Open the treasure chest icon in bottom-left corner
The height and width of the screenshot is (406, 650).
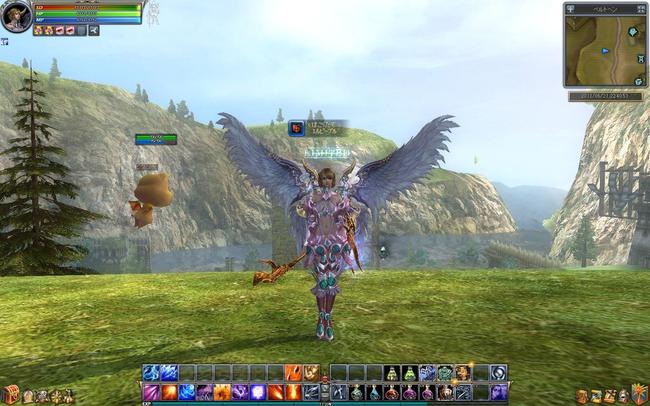point(10,394)
